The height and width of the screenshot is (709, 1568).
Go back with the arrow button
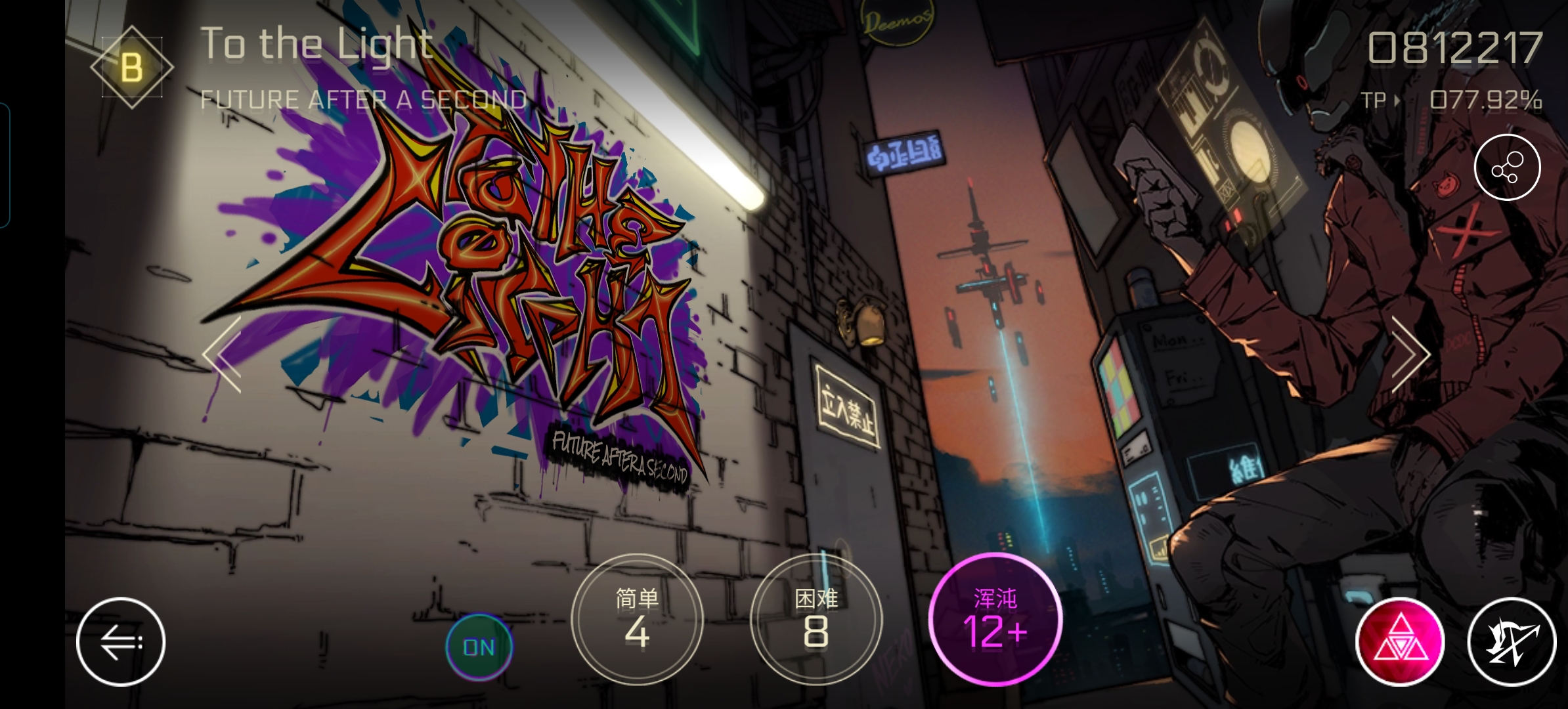pos(121,641)
